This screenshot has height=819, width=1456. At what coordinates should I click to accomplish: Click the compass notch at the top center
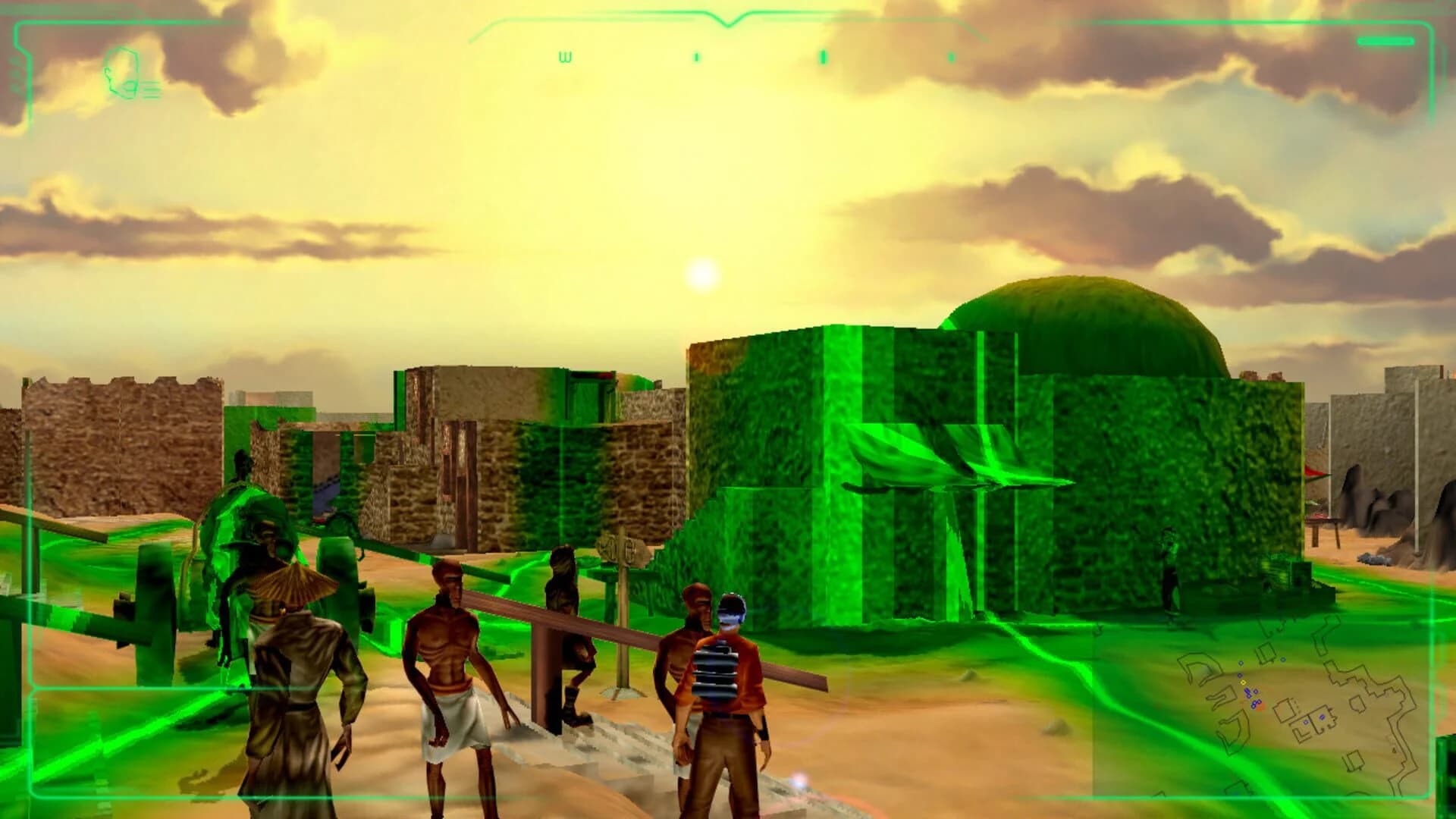point(730,24)
